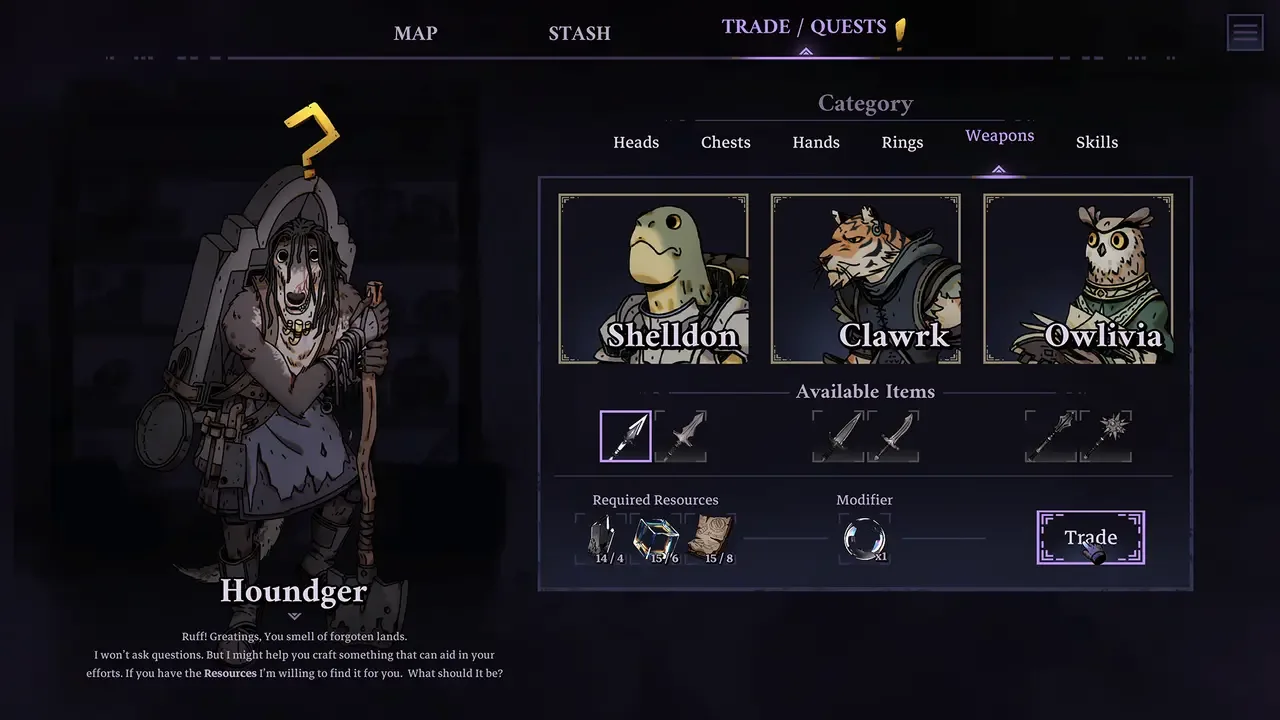This screenshot has width=1280, height=720.
Task: Select the curved sword weapon slot
Action: coord(892,436)
